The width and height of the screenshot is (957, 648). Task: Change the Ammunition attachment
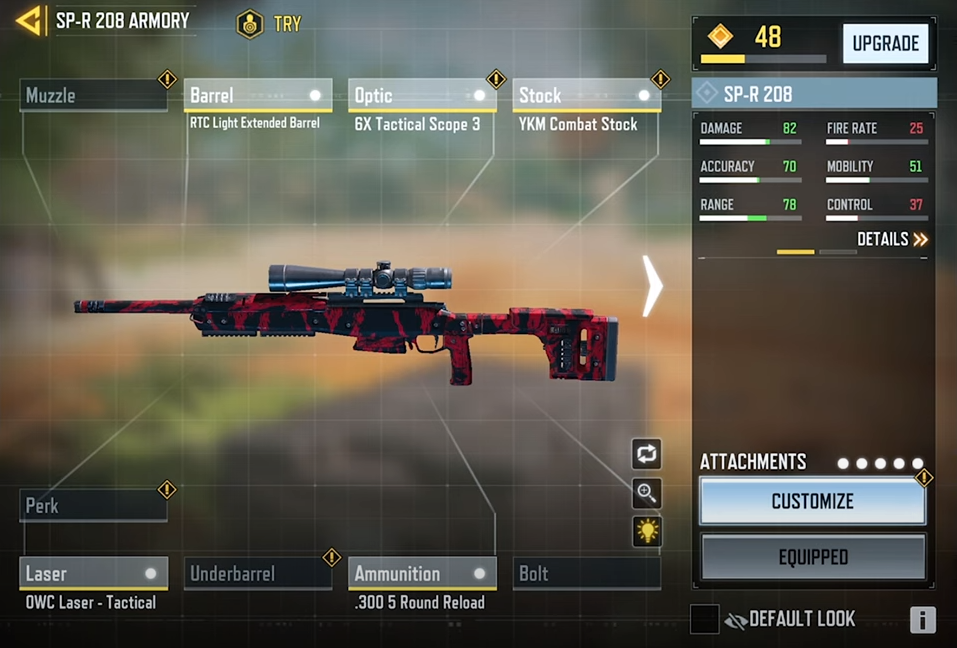421,574
